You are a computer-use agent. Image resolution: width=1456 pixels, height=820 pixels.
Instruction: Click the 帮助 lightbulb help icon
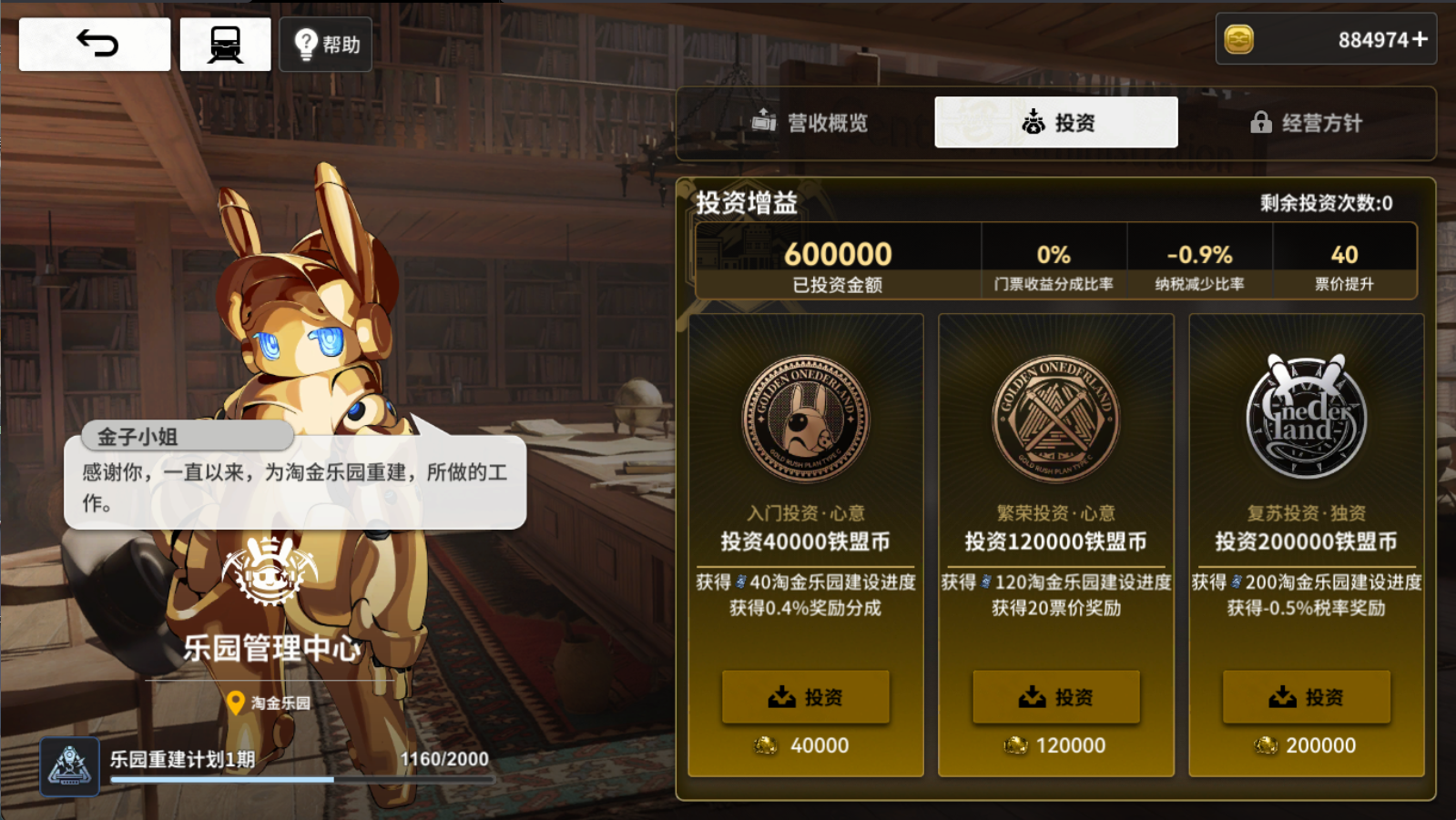[x=305, y=43]
